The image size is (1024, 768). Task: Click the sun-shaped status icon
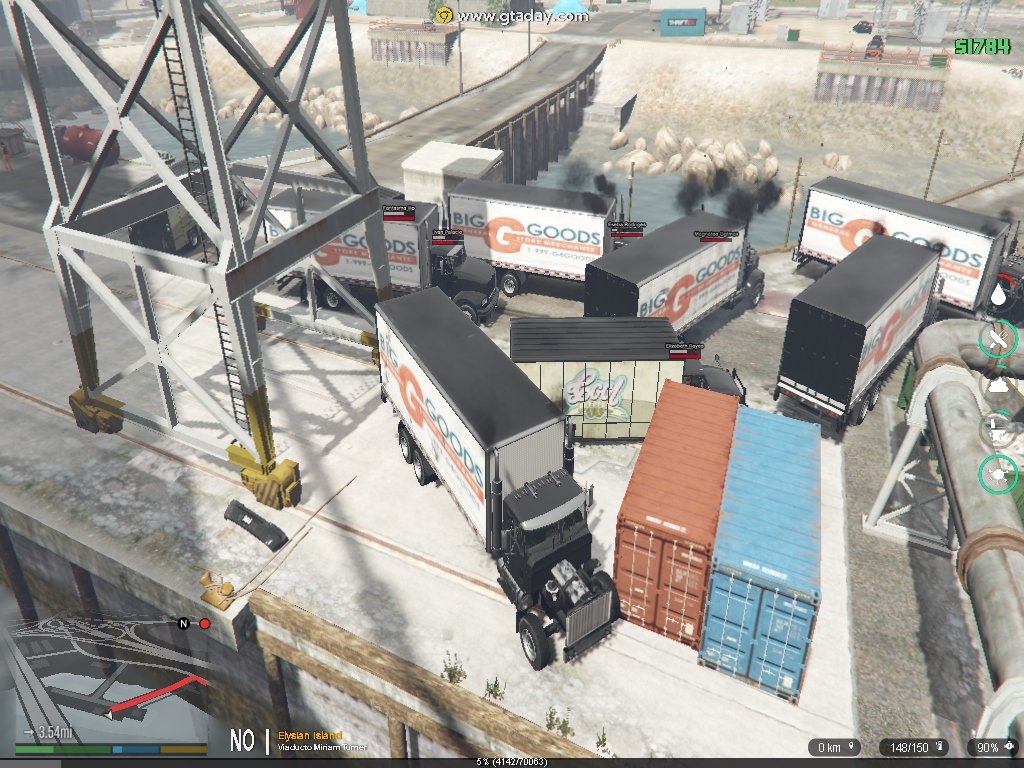998,474
